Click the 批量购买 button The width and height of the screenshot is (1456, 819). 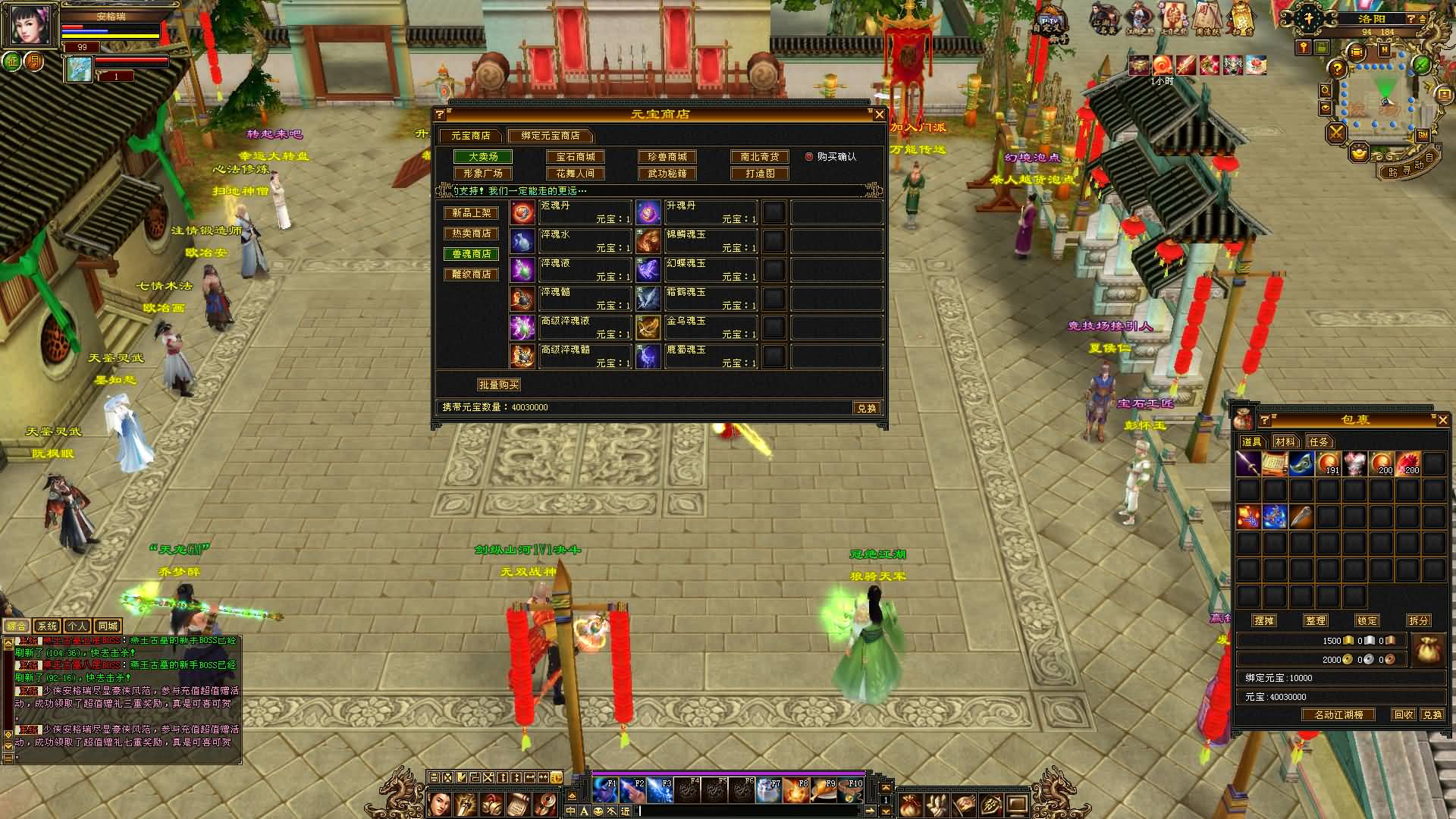point(498,385)
